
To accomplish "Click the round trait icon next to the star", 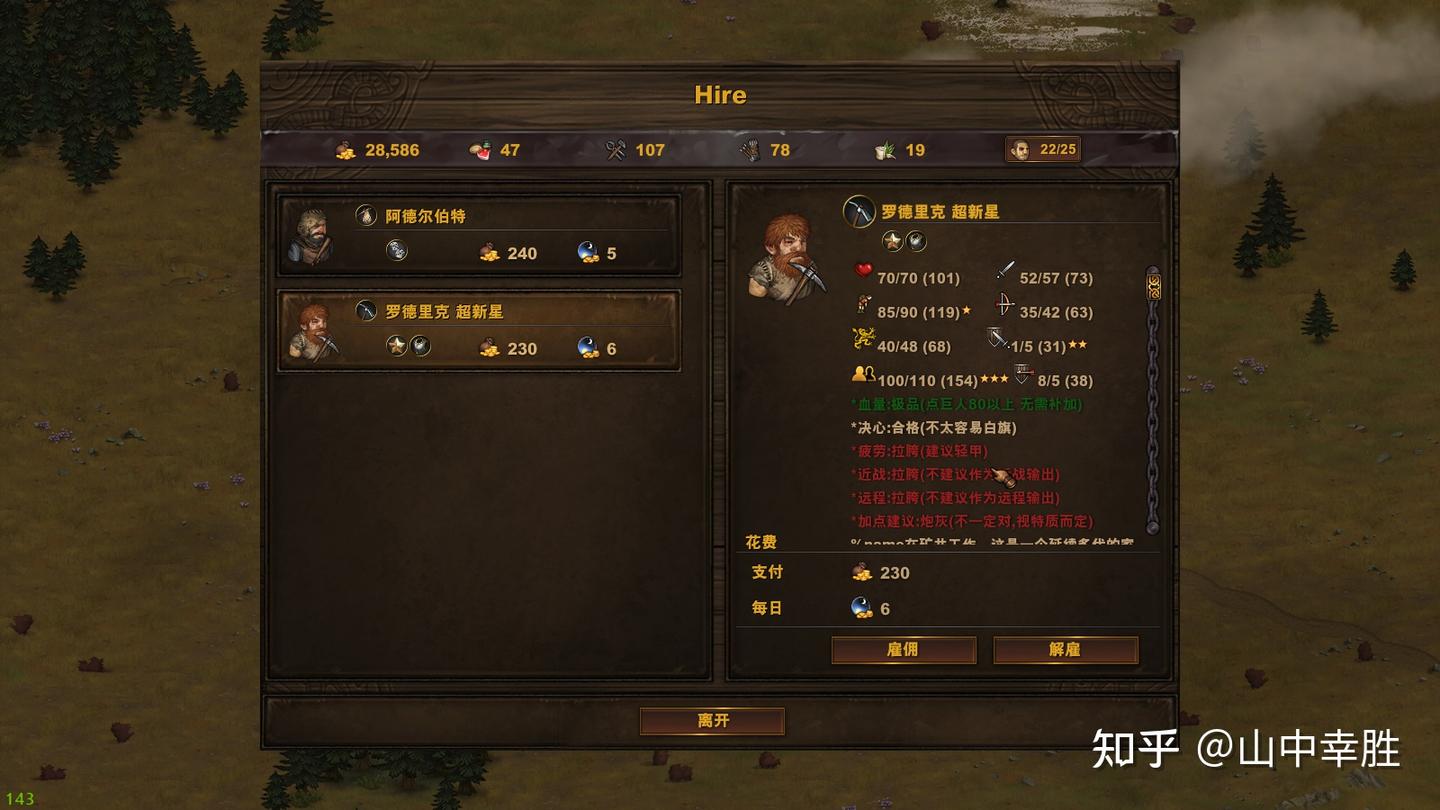I will click(915, 241).
